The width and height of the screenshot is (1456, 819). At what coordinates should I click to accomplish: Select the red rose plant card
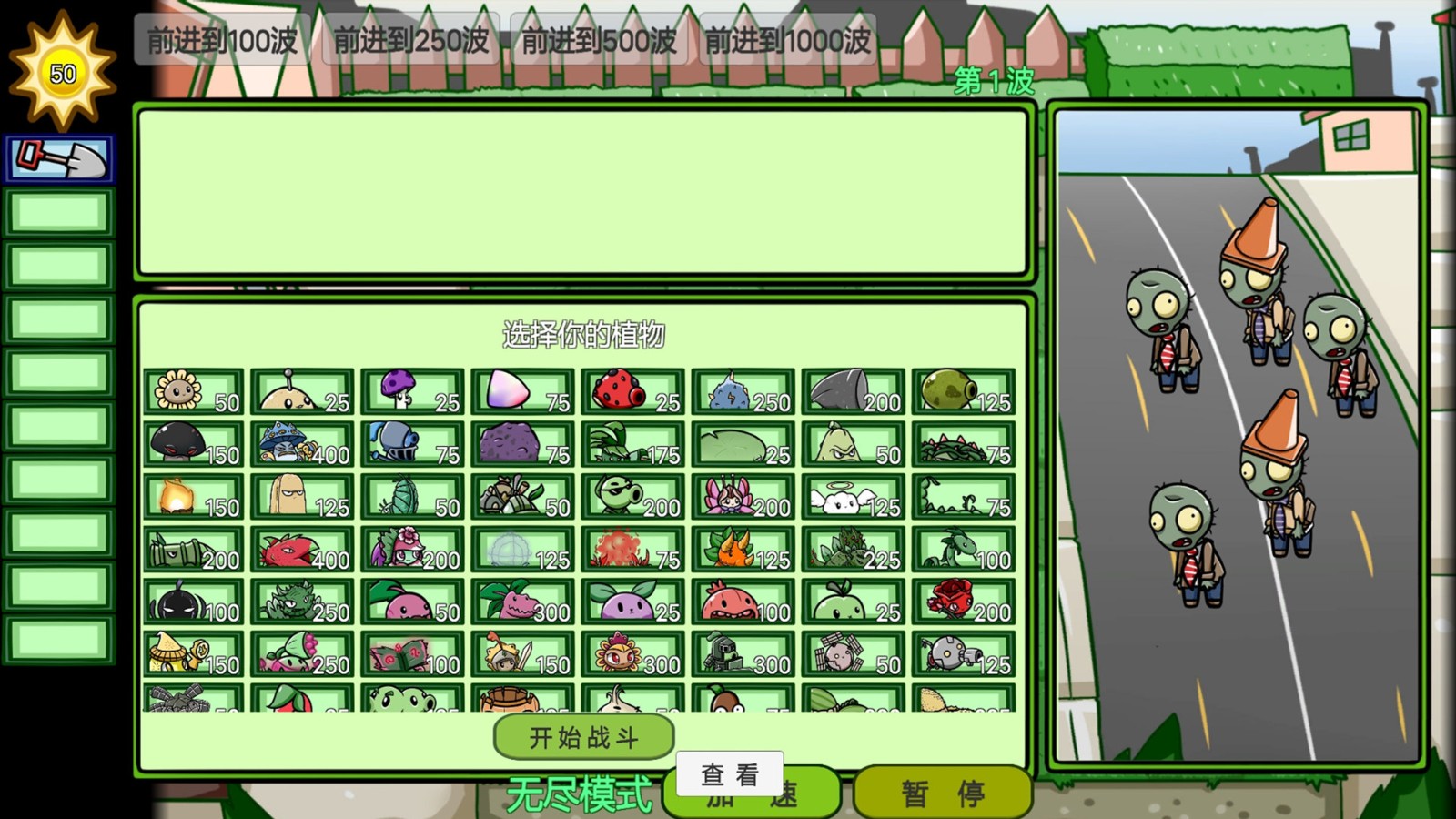[x=964, y=602]
